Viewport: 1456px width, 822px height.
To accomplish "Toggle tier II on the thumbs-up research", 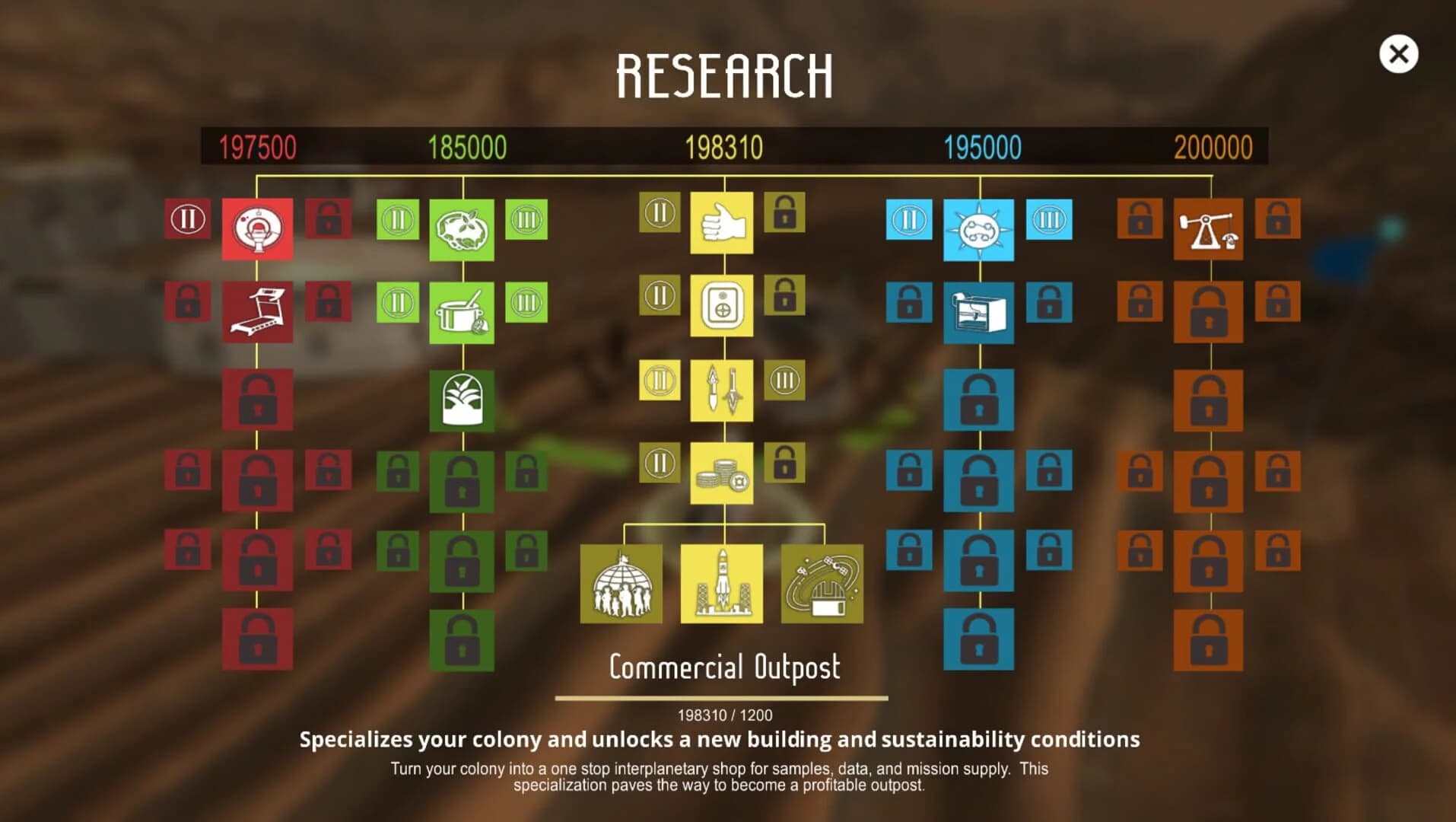I will tap(657, 213).
